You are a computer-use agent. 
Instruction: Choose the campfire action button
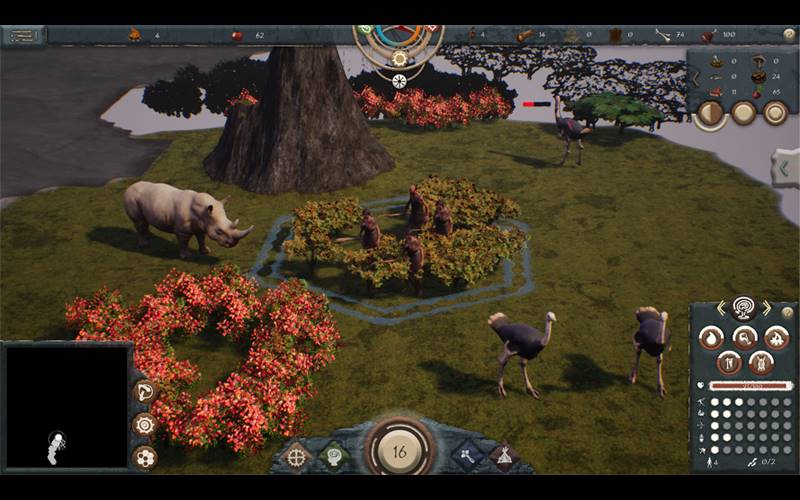point(776,338)
